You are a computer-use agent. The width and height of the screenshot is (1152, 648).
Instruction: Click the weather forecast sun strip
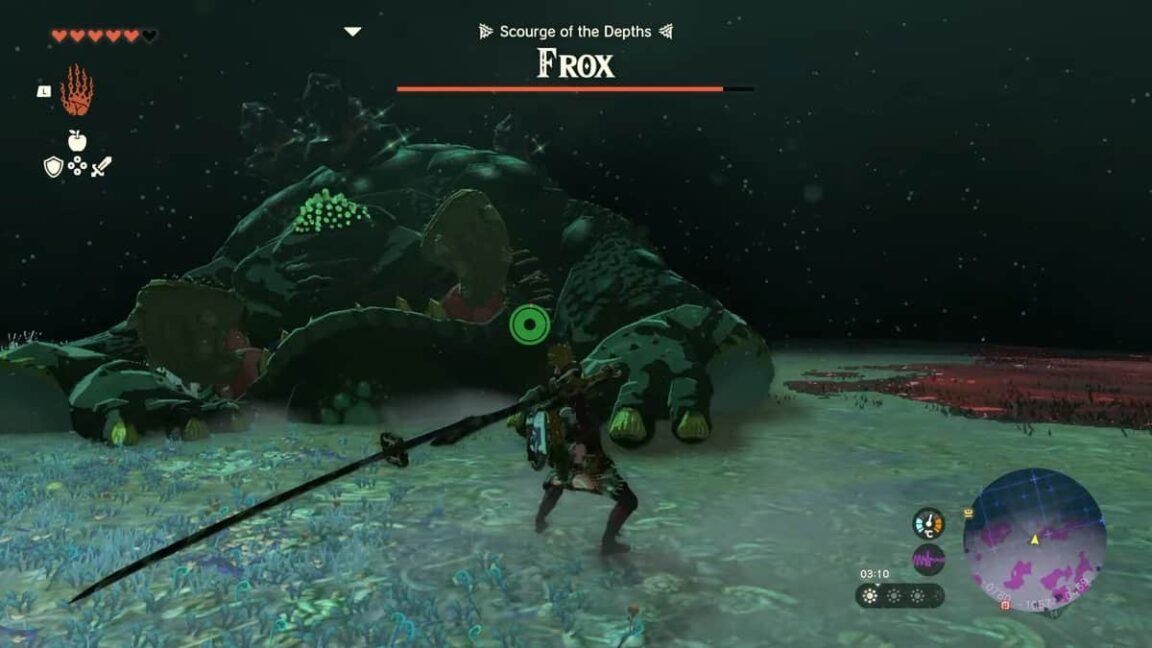point(899,596)
